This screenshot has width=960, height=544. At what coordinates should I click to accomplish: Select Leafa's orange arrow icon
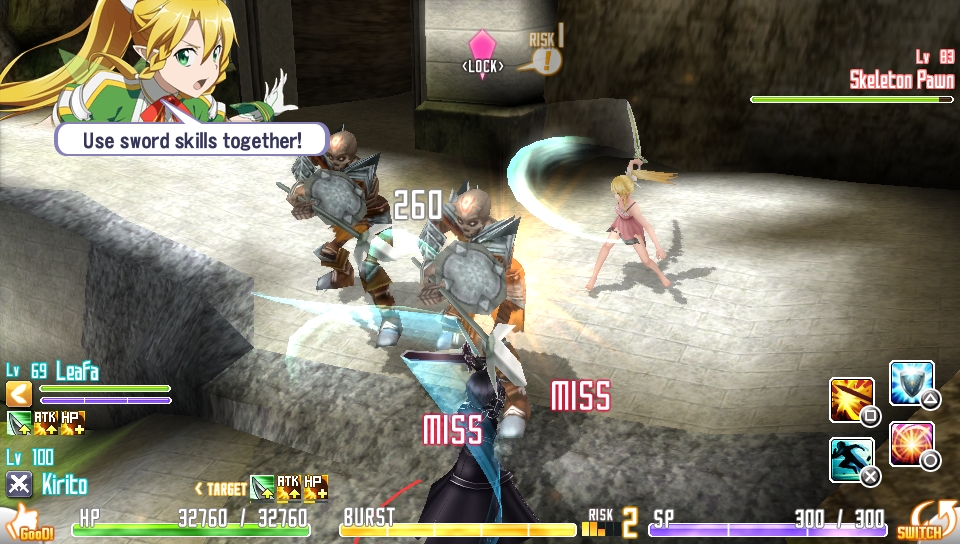pyautogui.click(x=19, y=394)
